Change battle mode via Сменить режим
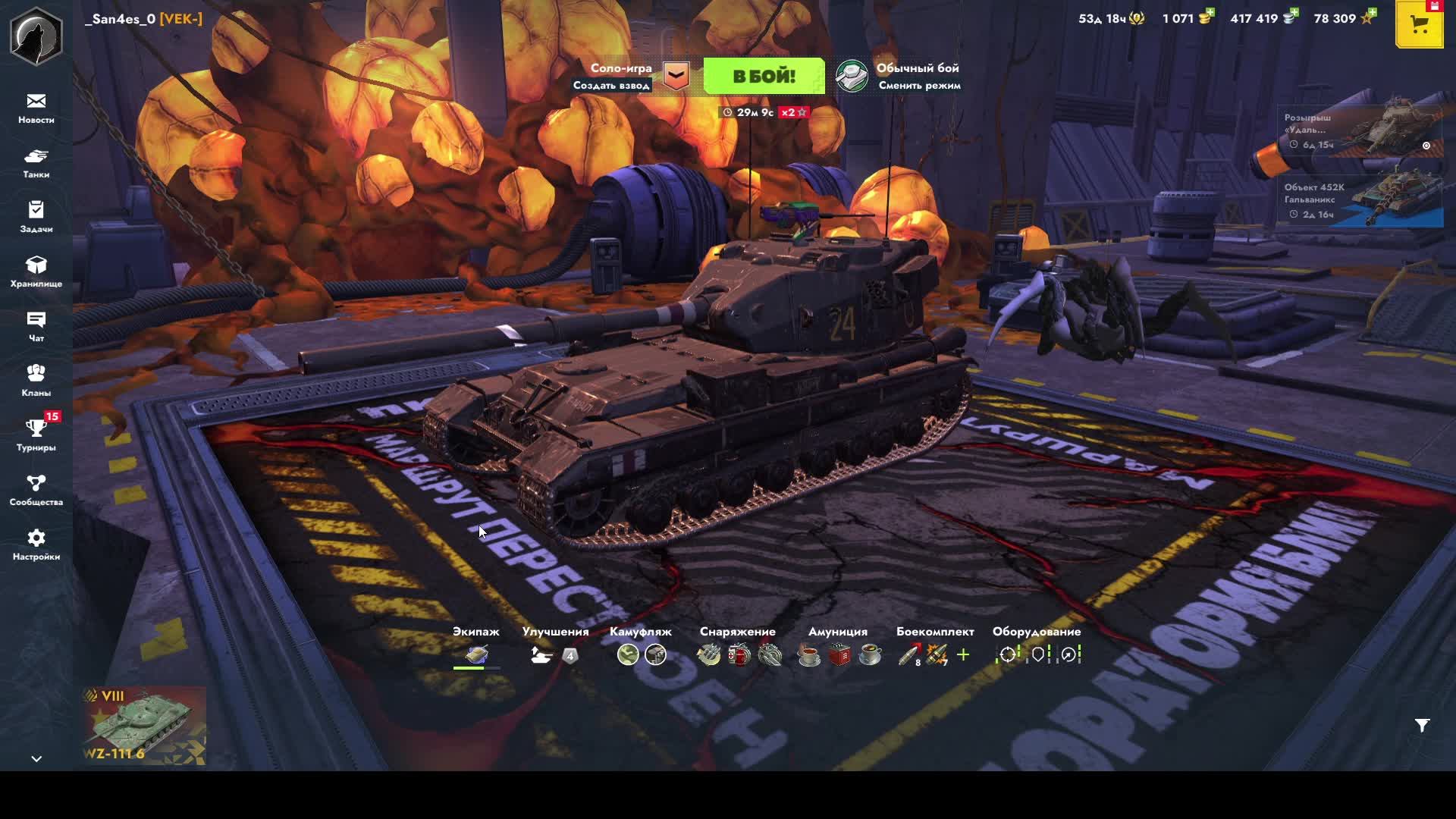1456x819 pixels. tap(918, 86)
